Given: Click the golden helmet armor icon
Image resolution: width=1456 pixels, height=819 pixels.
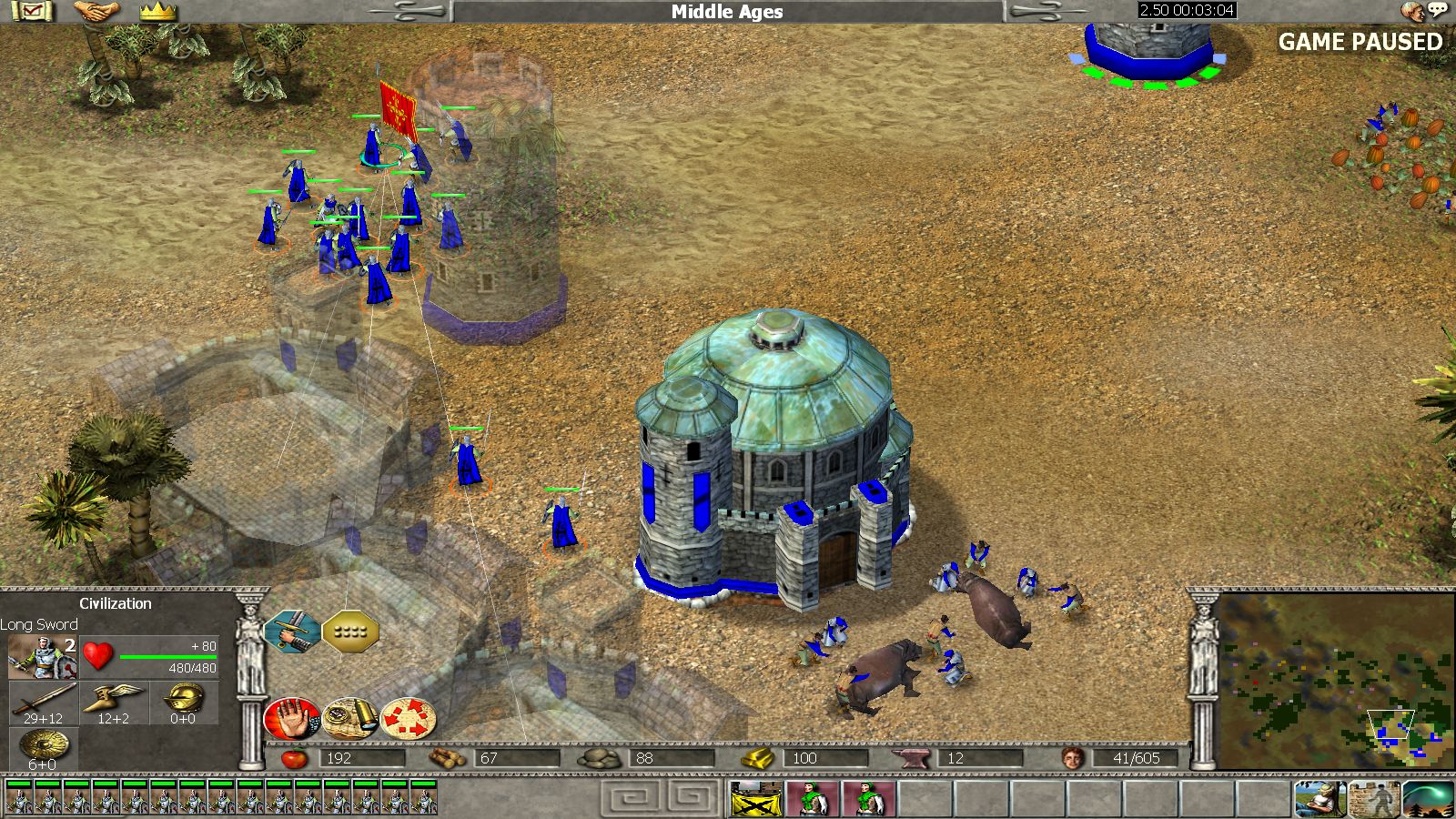Looking at the screenshot, I should pos(182,703).
